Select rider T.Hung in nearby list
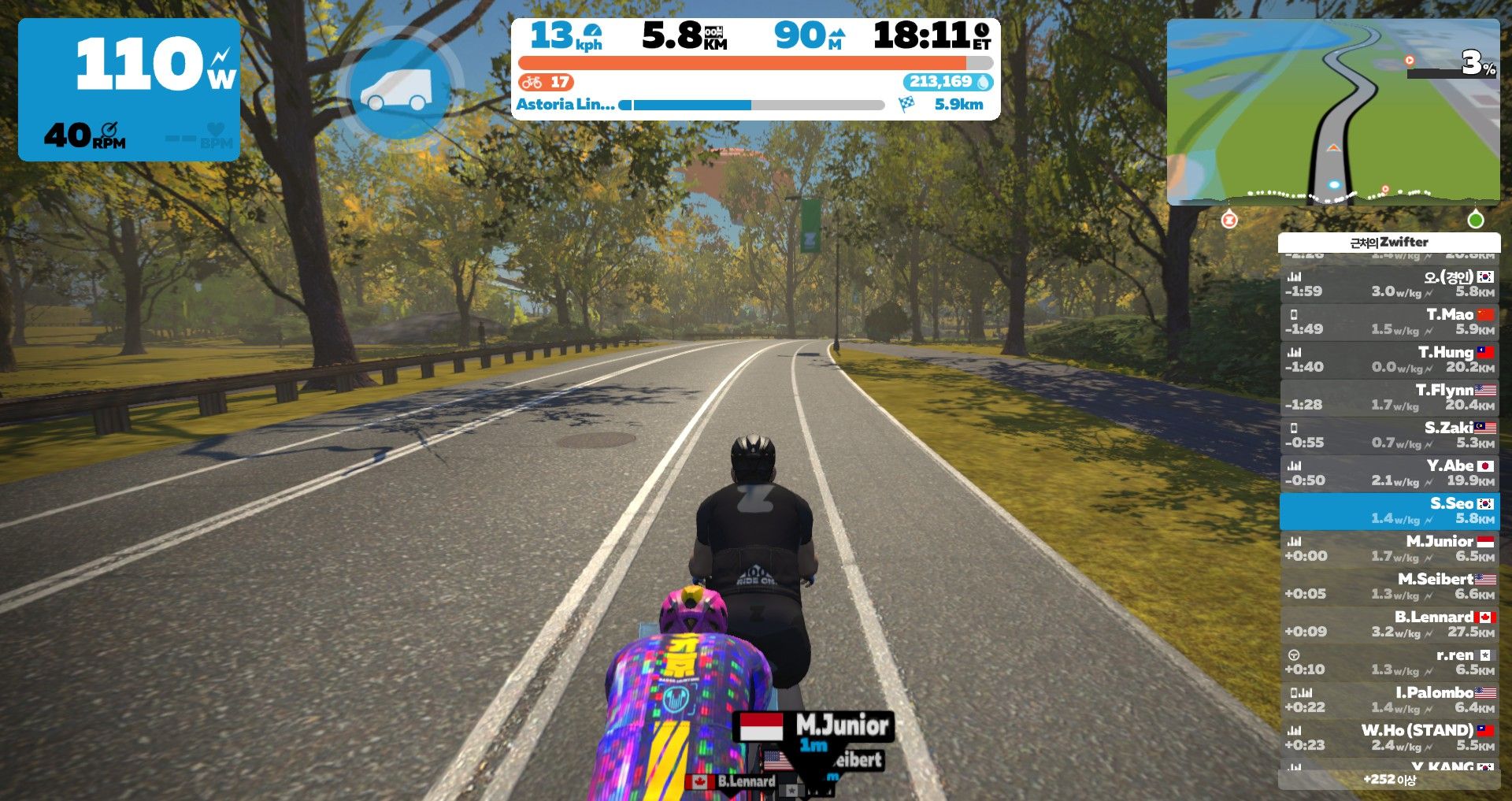The height and width of the screenshot is (801, 1512). pyautogui.click(x=1389, y=359)
